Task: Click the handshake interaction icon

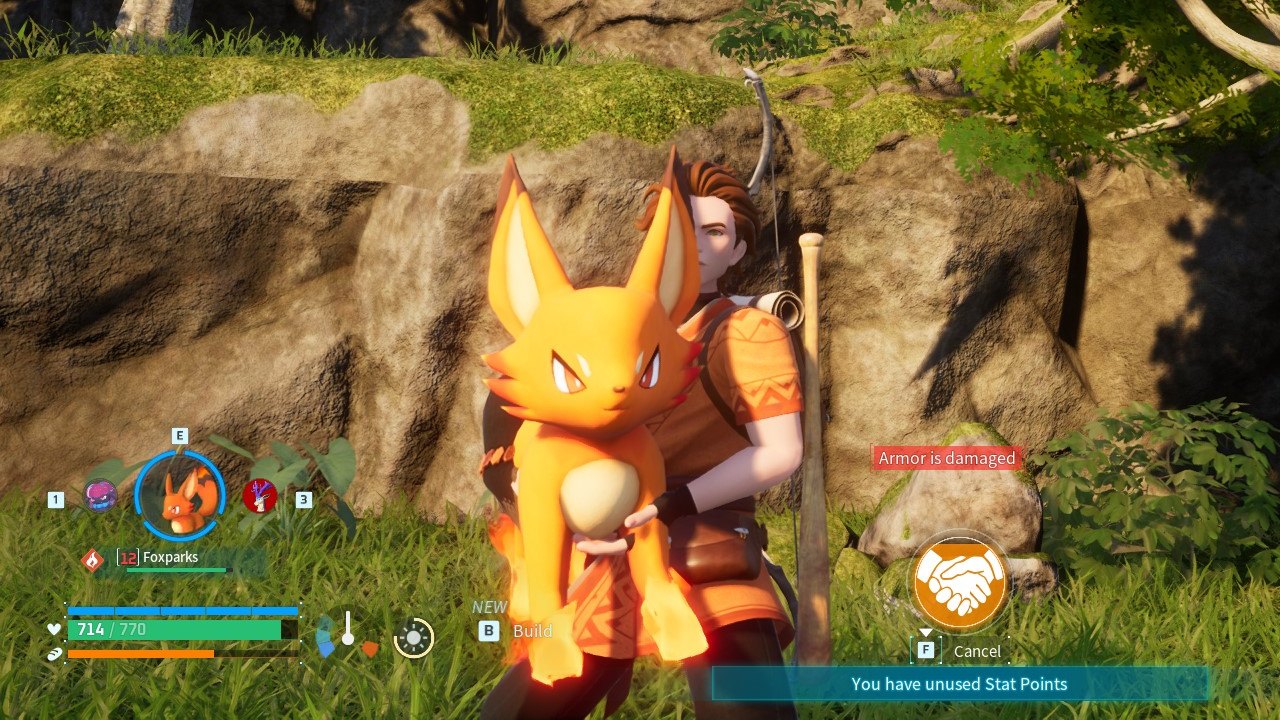Action: [x=958, y=583]
